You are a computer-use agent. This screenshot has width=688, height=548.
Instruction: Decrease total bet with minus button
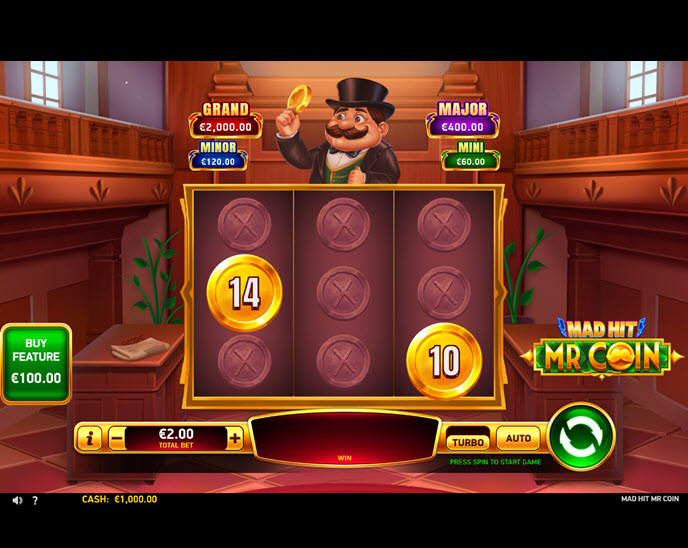pyautogui.click(x=117, y=438)
